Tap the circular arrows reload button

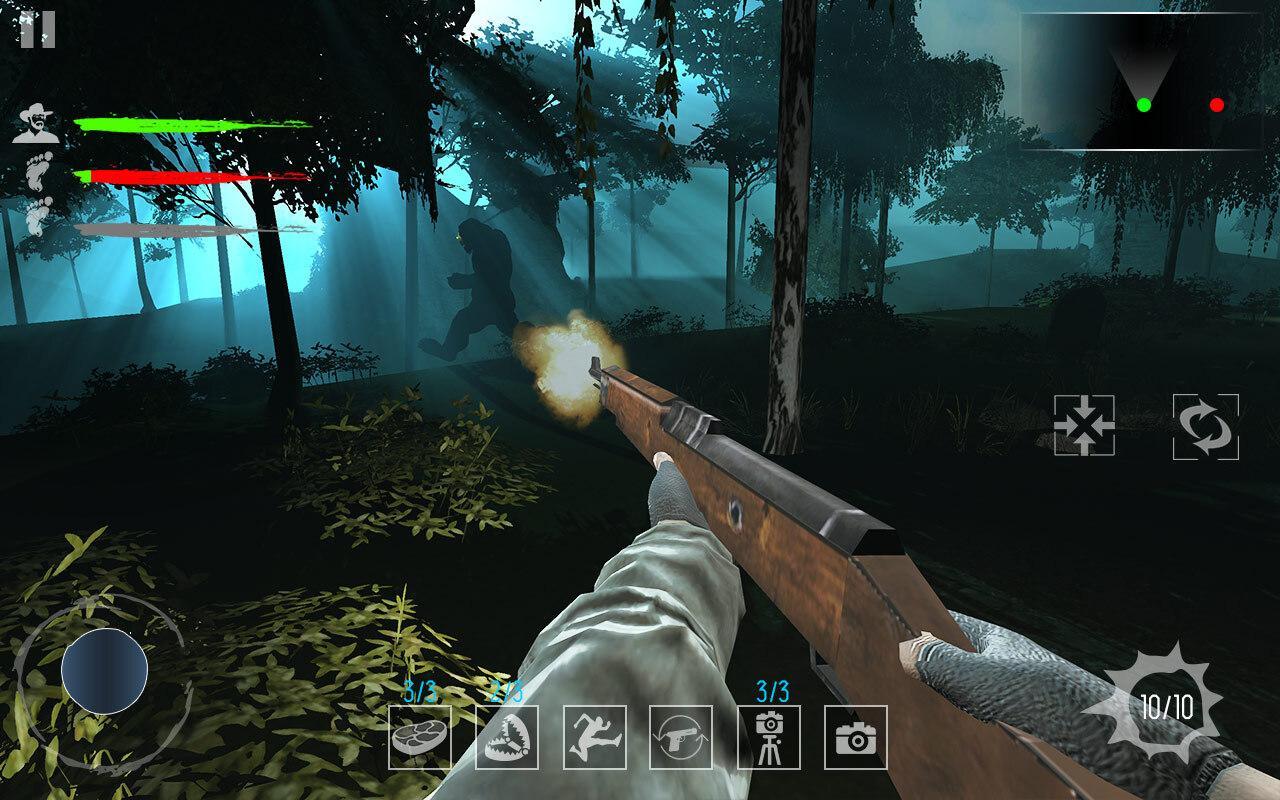coord(1206,427)
